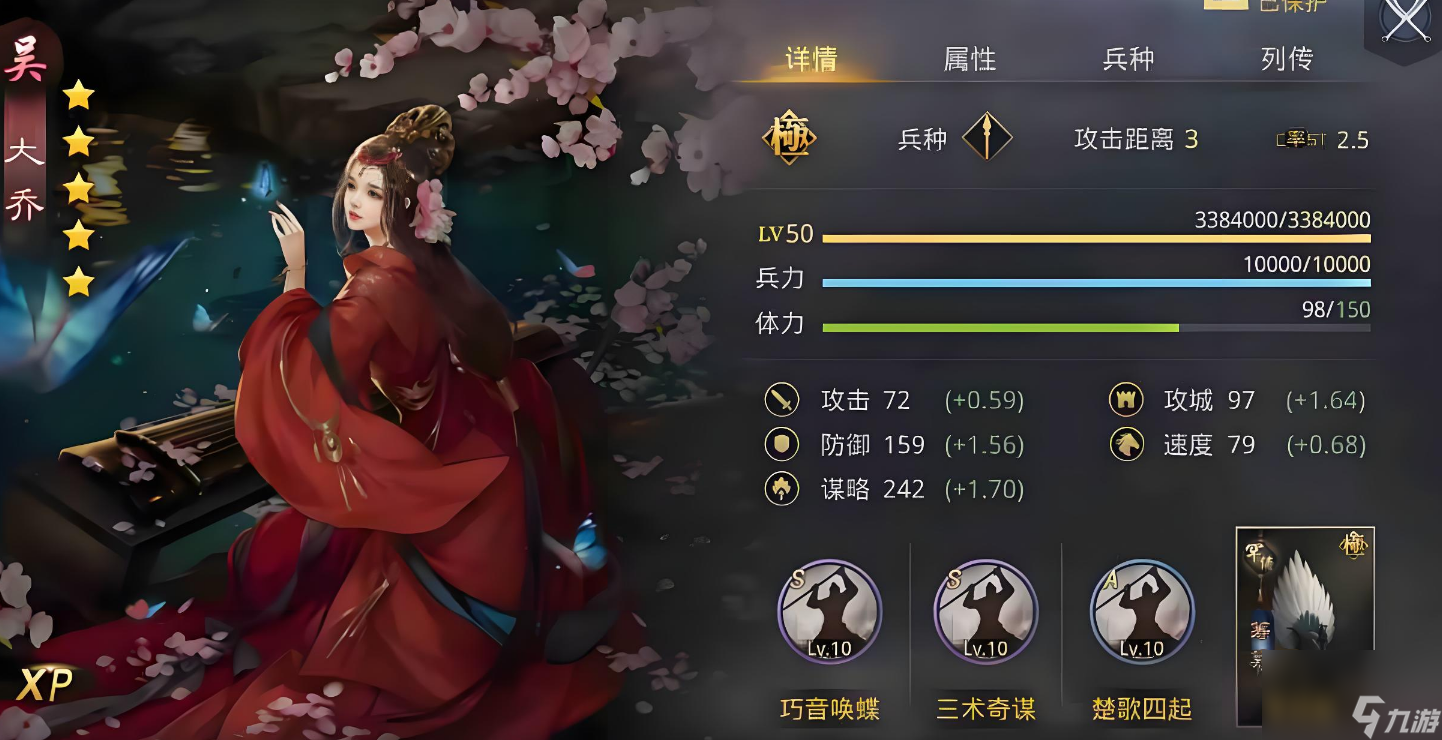Screen dimensions: 1442x740
Task: Select the horse icon next to 速度 79
Action: [1128, 444]
